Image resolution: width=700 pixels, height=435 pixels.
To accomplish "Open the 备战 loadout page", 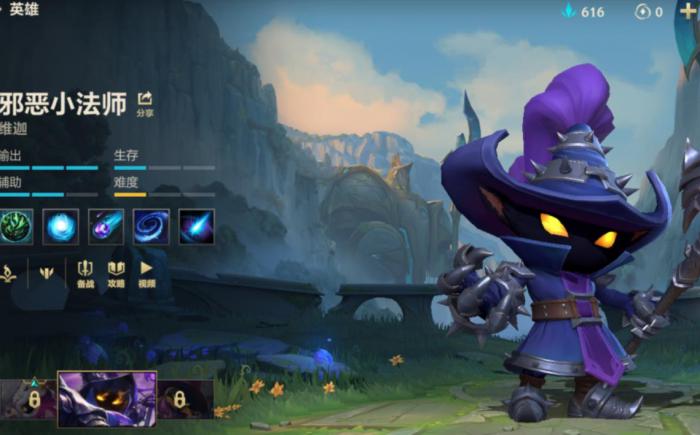I will [85, 273].
